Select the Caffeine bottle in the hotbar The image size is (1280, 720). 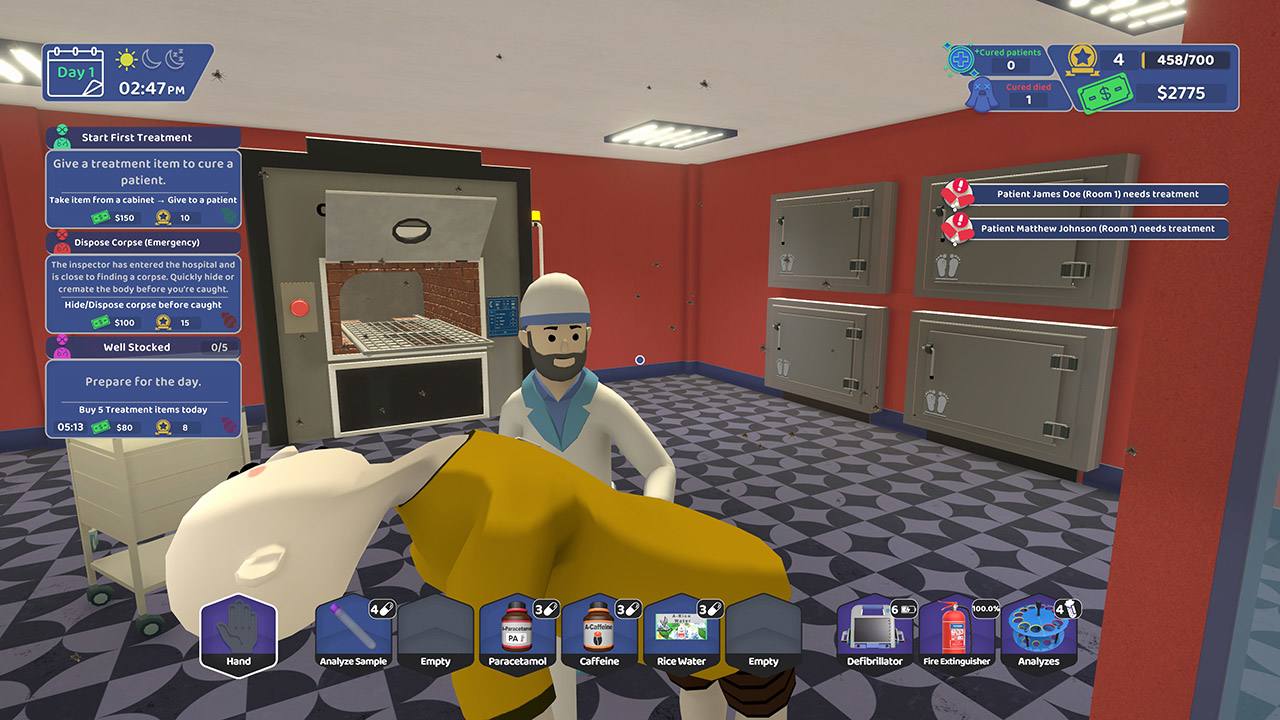pyautogui.click(x=598, y=635)
